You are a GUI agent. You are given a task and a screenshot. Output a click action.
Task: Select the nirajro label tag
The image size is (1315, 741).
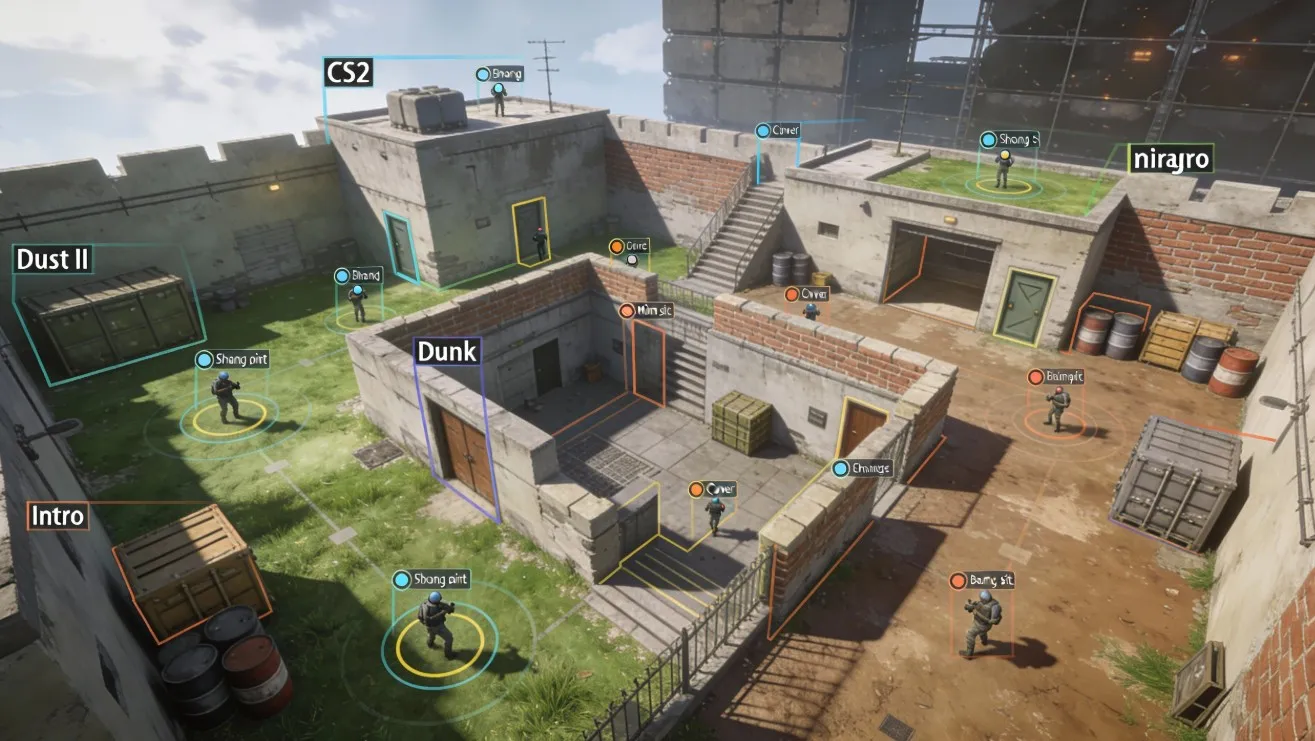pos(1169,158)
